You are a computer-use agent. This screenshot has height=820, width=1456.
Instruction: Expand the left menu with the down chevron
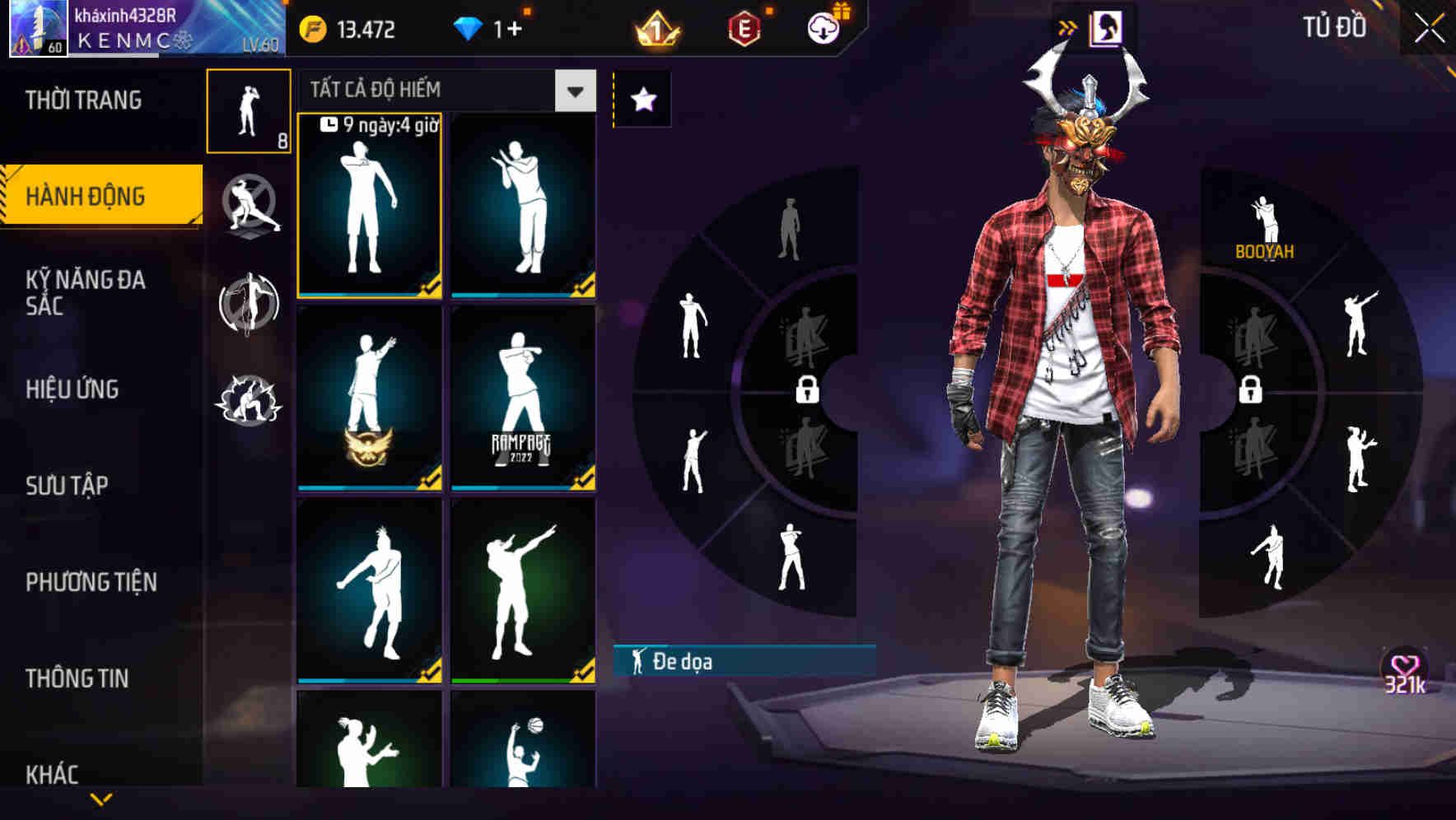(101, 799)
